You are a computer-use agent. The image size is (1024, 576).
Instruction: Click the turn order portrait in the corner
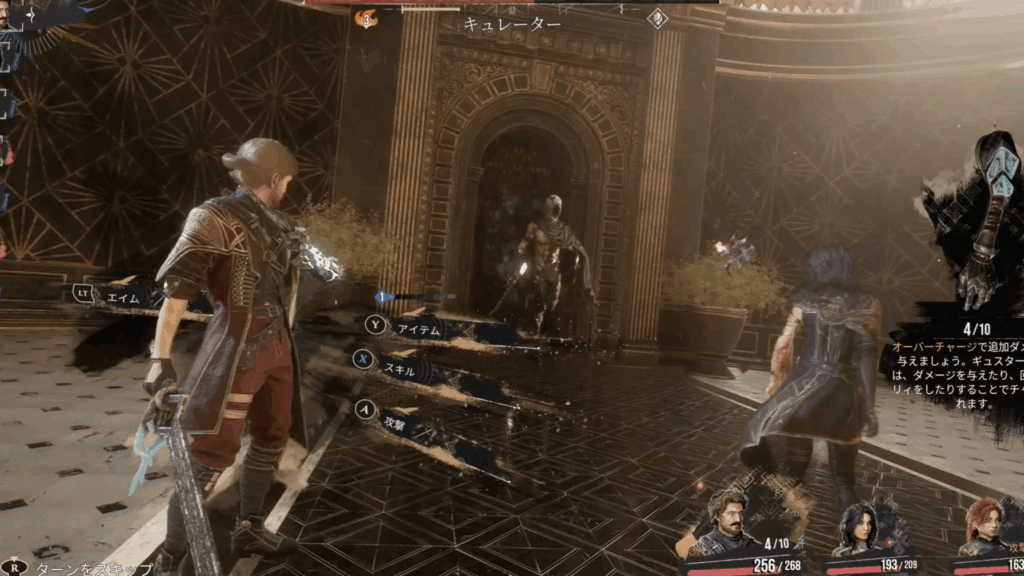click(x=8, y=17)
